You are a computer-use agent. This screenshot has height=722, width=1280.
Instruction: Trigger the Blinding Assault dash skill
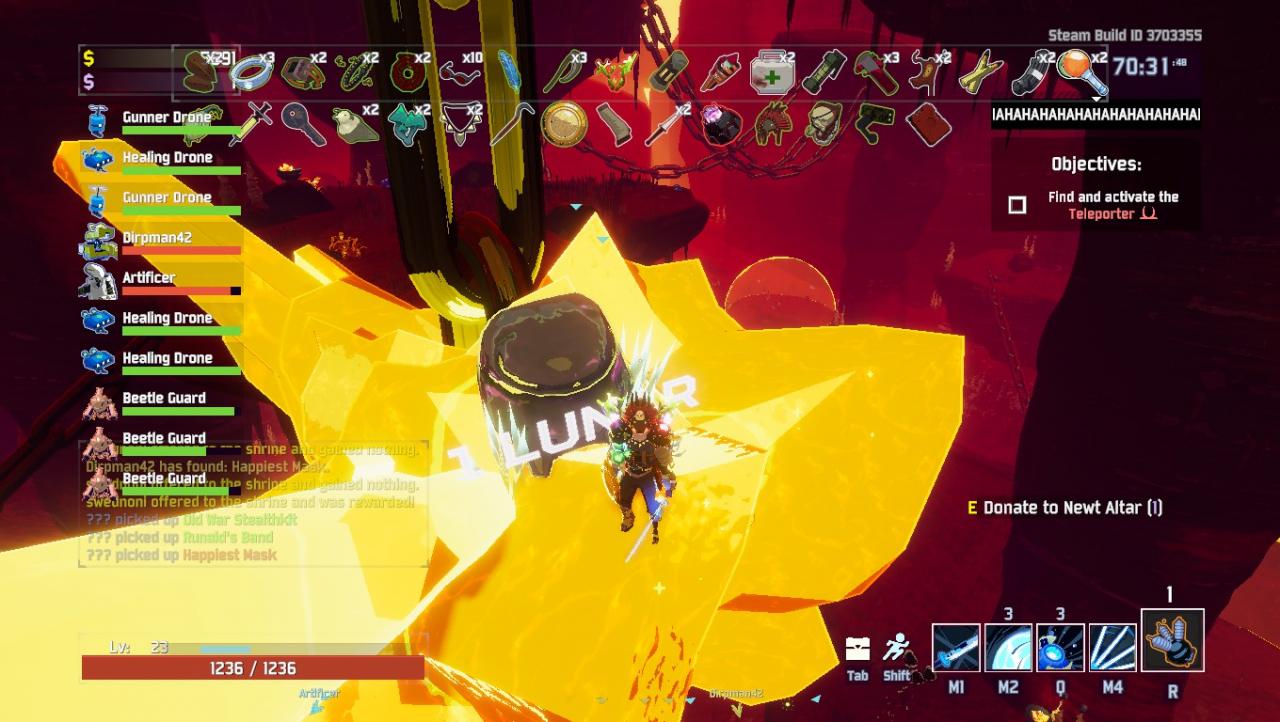click(x=1060, y=647)
